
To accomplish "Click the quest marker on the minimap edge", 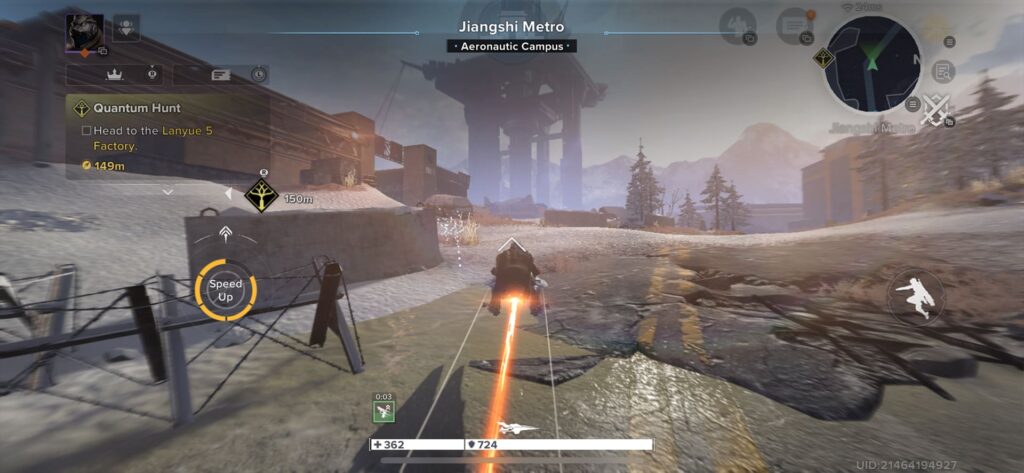I will point(825,58).
